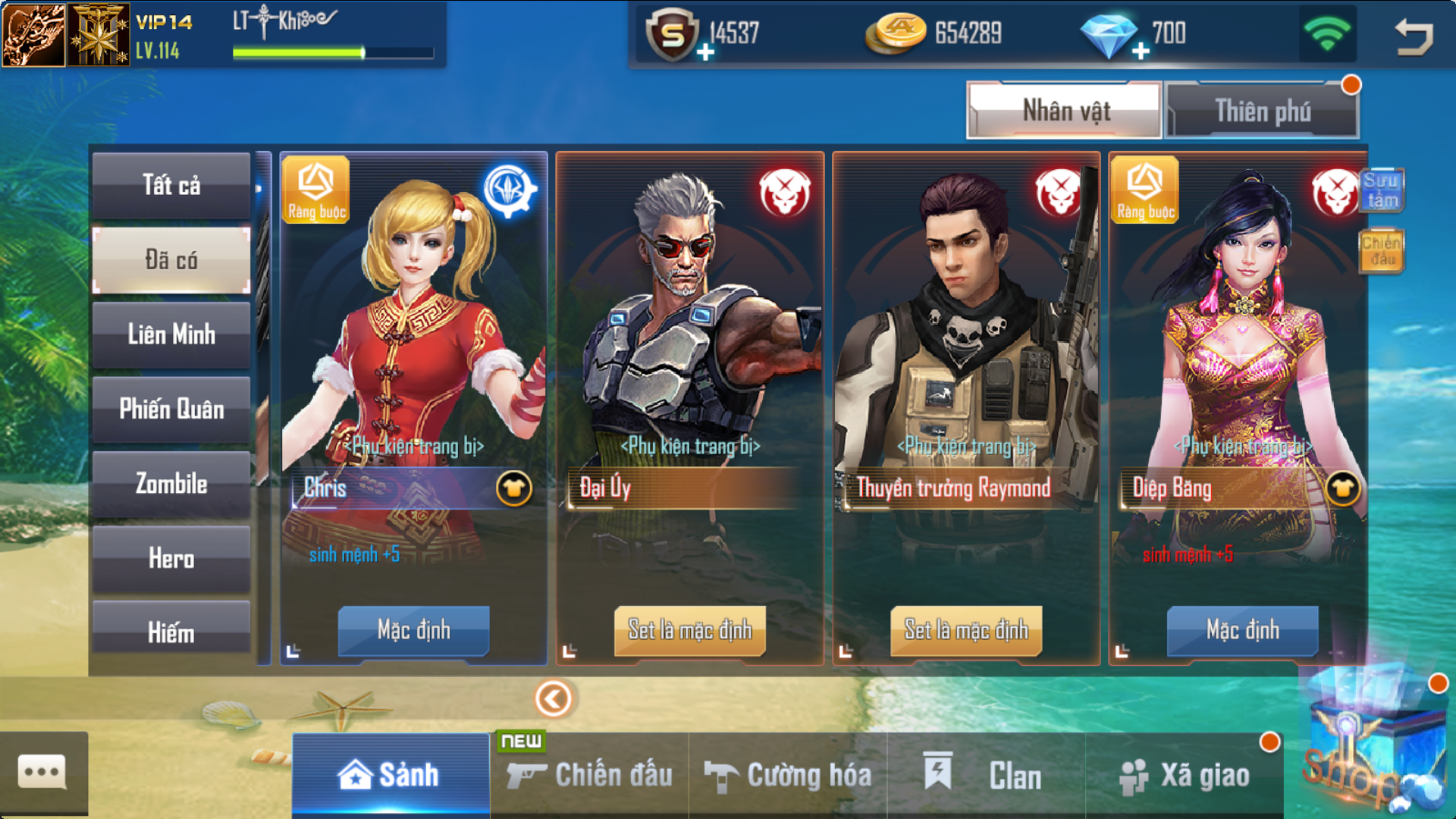Image resolution: width=1456 pixels, height=819 pixels.
Task: Open the Zombile category
Action: [x=171, y=484]
